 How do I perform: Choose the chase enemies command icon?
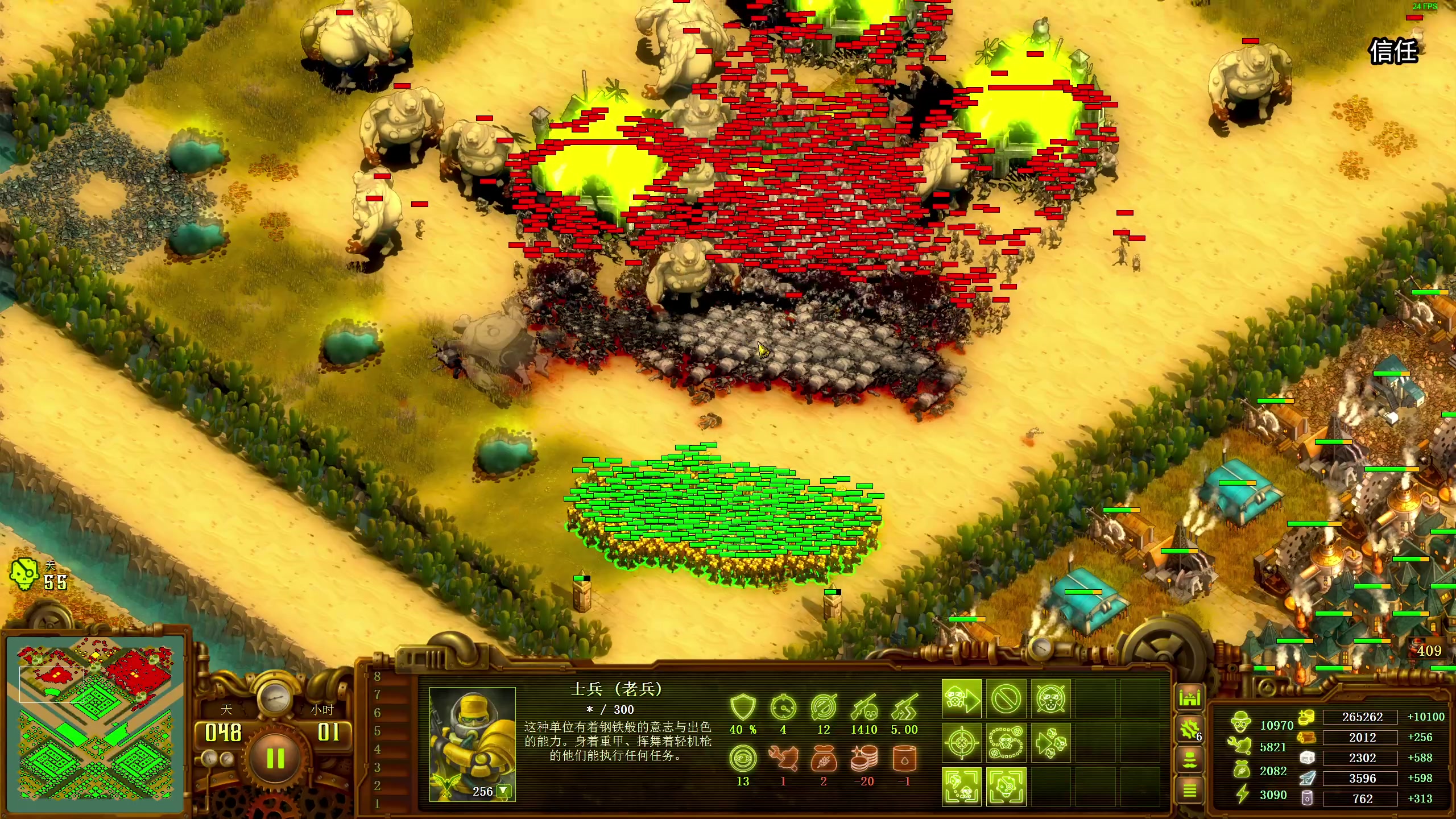click(1050, 743)
